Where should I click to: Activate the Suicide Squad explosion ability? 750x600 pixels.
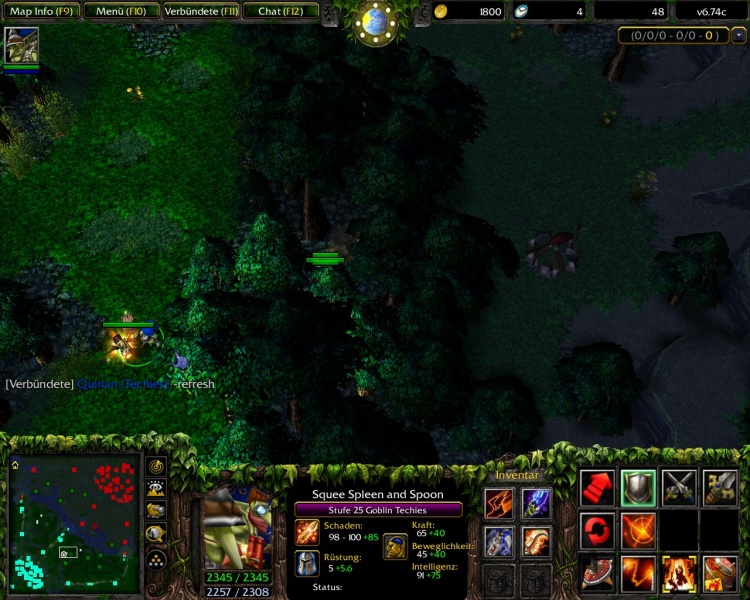[x=679, y=573]
